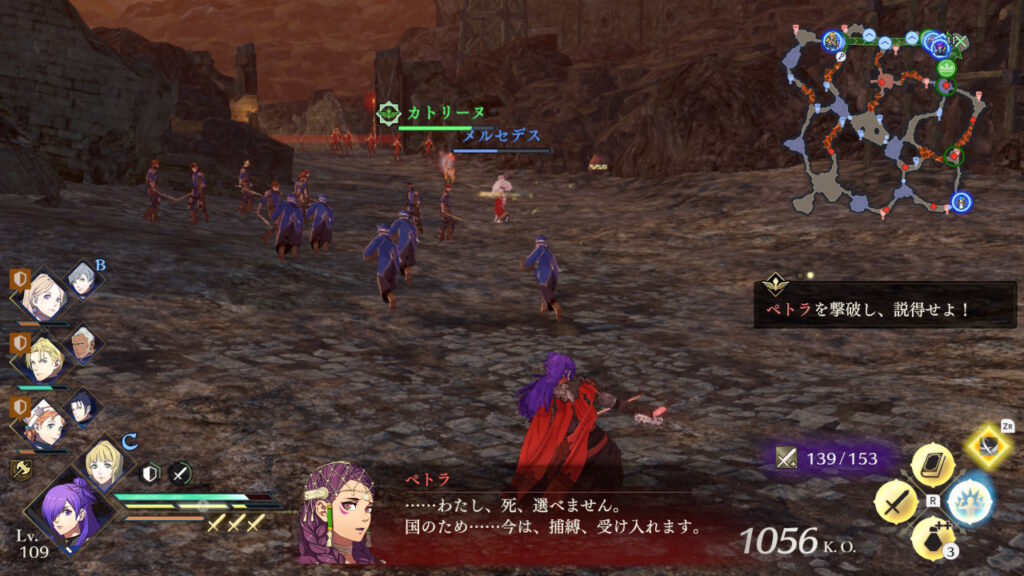Viewport: 1024px width, 576px height.
Task: Activate the spellbook magic action
Action: pos(931,465)
